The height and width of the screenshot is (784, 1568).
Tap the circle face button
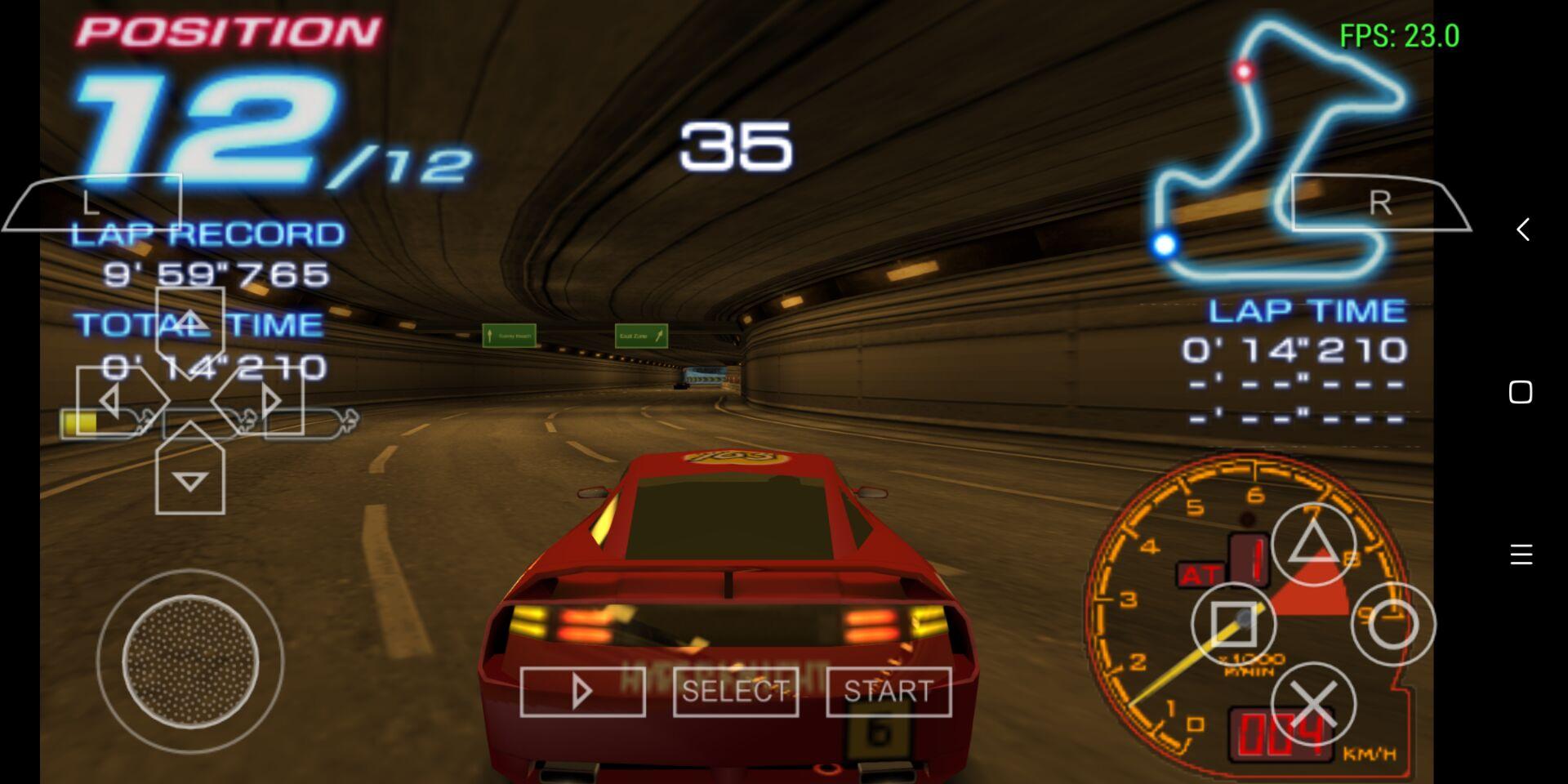click(x=1392, y=625)
